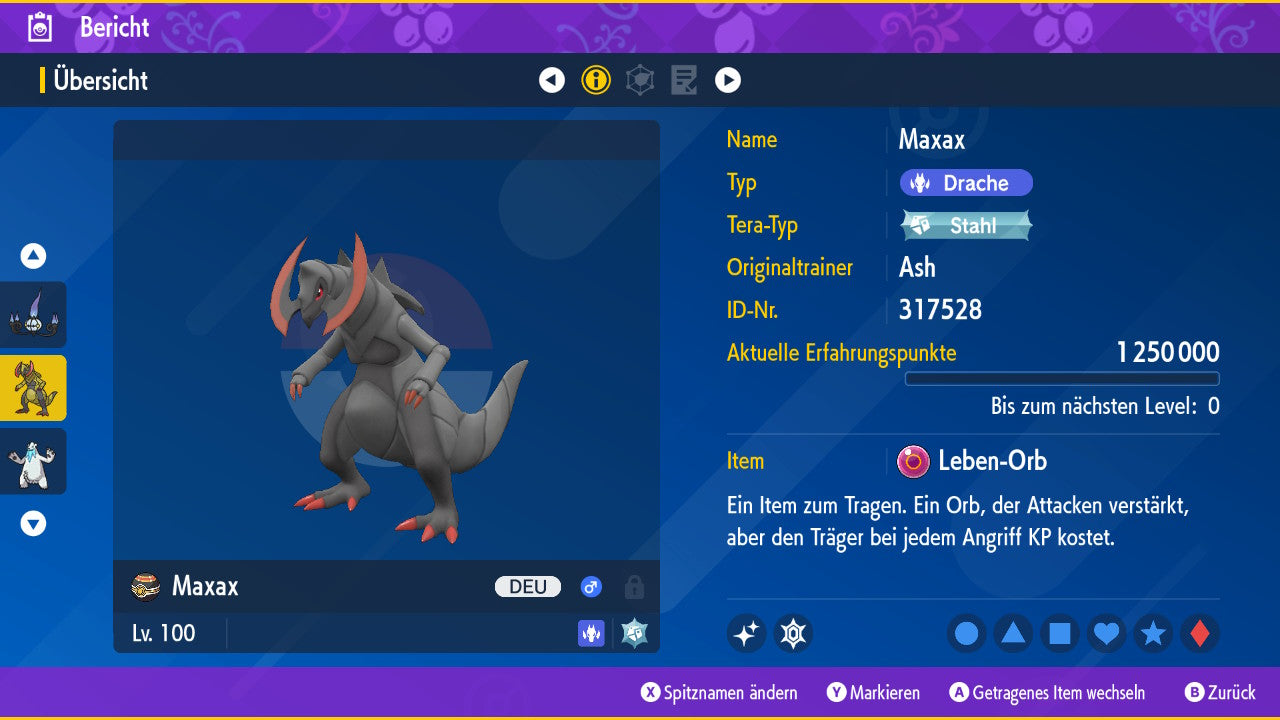Choose the Beartic party thumbnail
This screenshot has height=720, width=1280.
pyautogui.click(x=33, y=461)
